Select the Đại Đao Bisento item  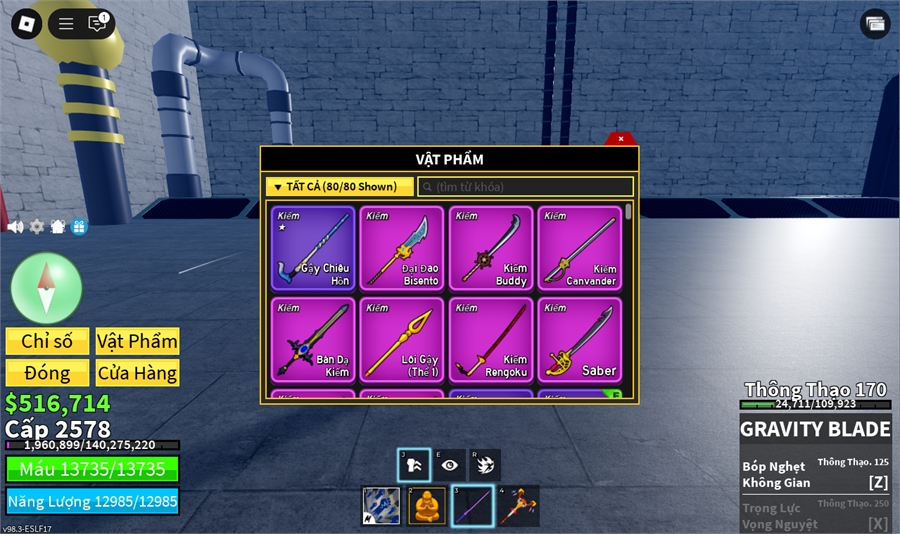pyautogui.click(x=402, y=248)
